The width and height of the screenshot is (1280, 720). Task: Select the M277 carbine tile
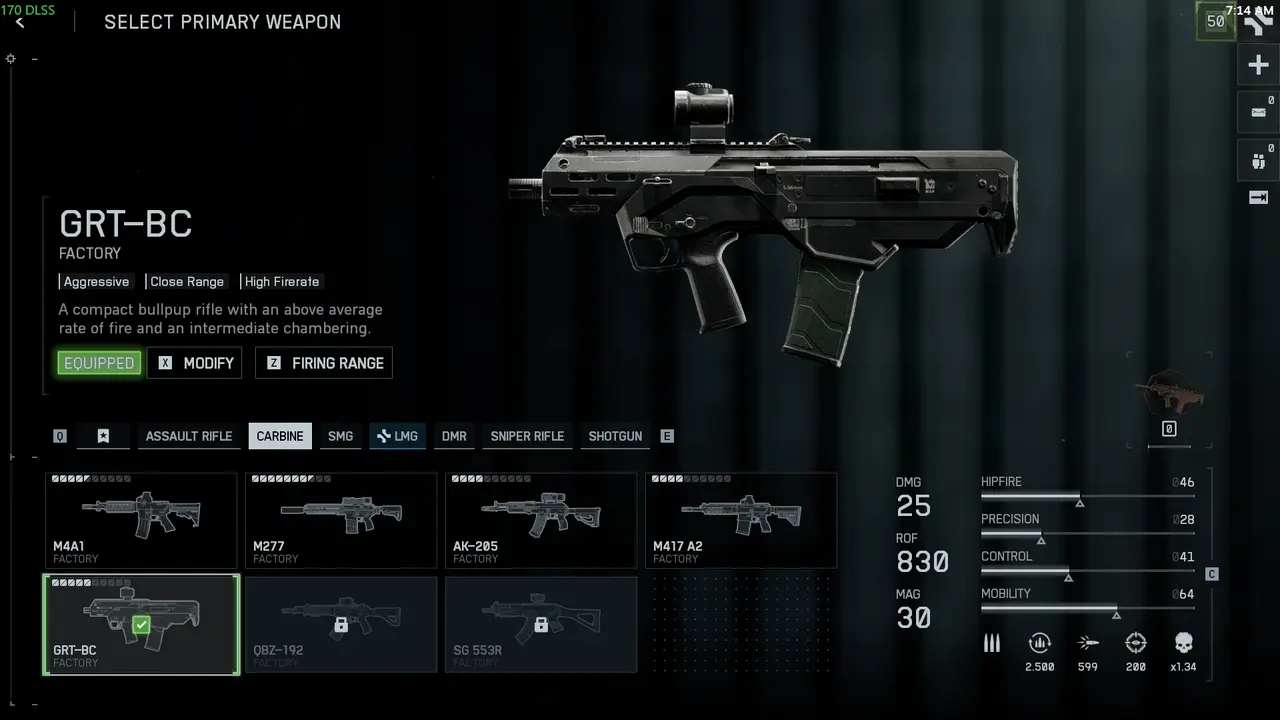tap(341, 520)
